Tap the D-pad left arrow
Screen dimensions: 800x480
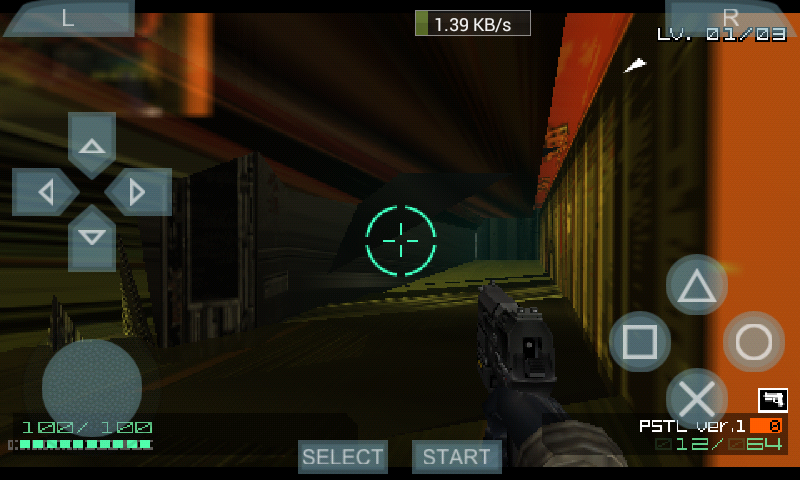tap(43, 191)
